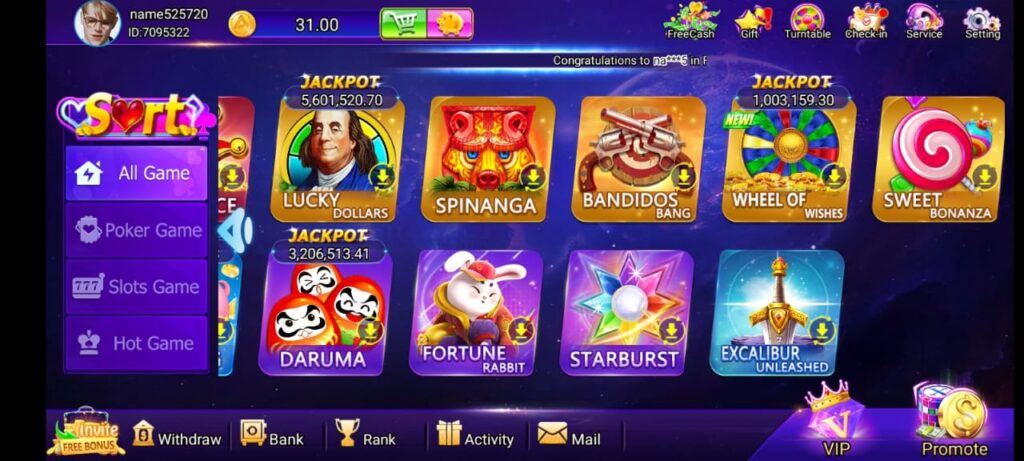Viewport: 1024px width, 461px height.
Task: Check the Mail inbox
Action: pyautogui.click(x=569, y=437)
